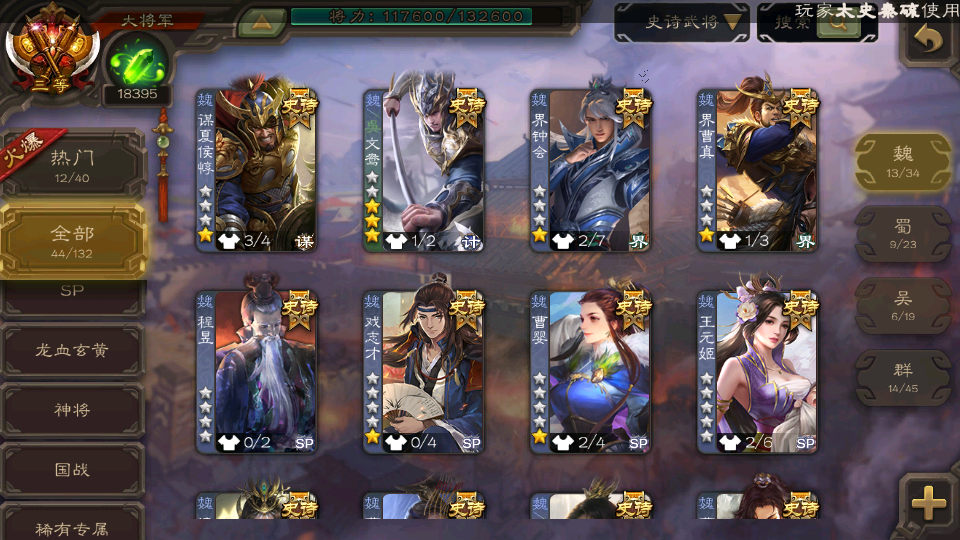Image resolution: width=960 pixels, height=540 pixels.
Task: Open the 龙血玄黄 category
Action: tap(73, 351)
